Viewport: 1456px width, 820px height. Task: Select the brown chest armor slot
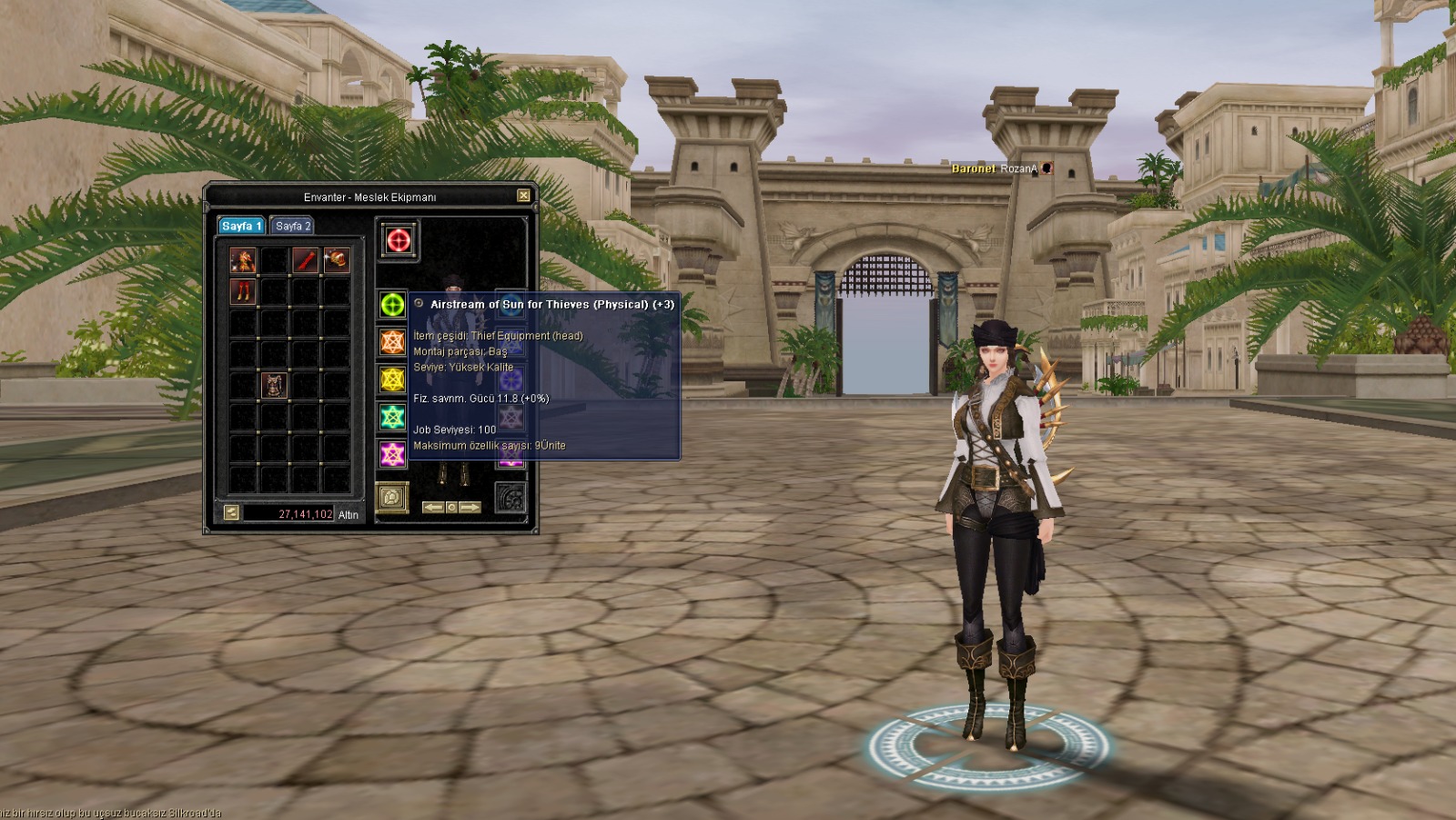[274, 385]
